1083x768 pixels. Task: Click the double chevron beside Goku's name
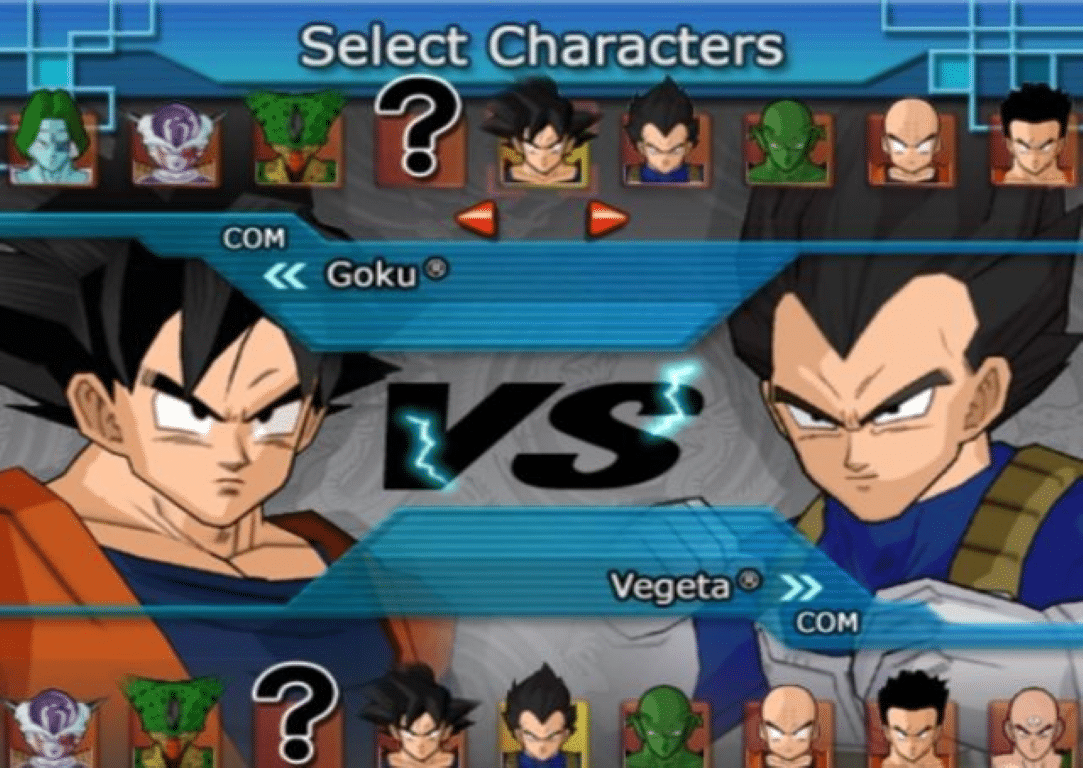coord(284,277)
